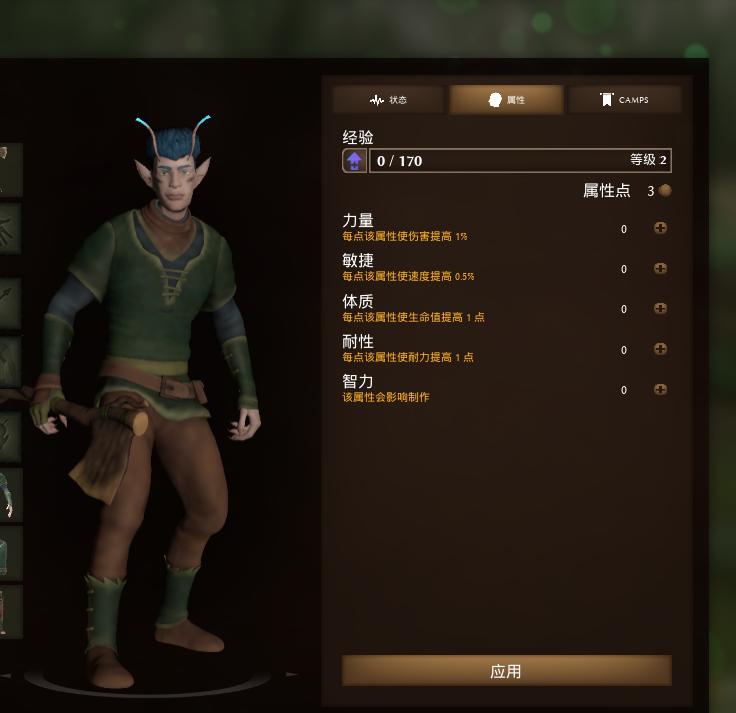Select the 属性 tab
The height and width of the screenshot is (713, 736).
point(506,100)
